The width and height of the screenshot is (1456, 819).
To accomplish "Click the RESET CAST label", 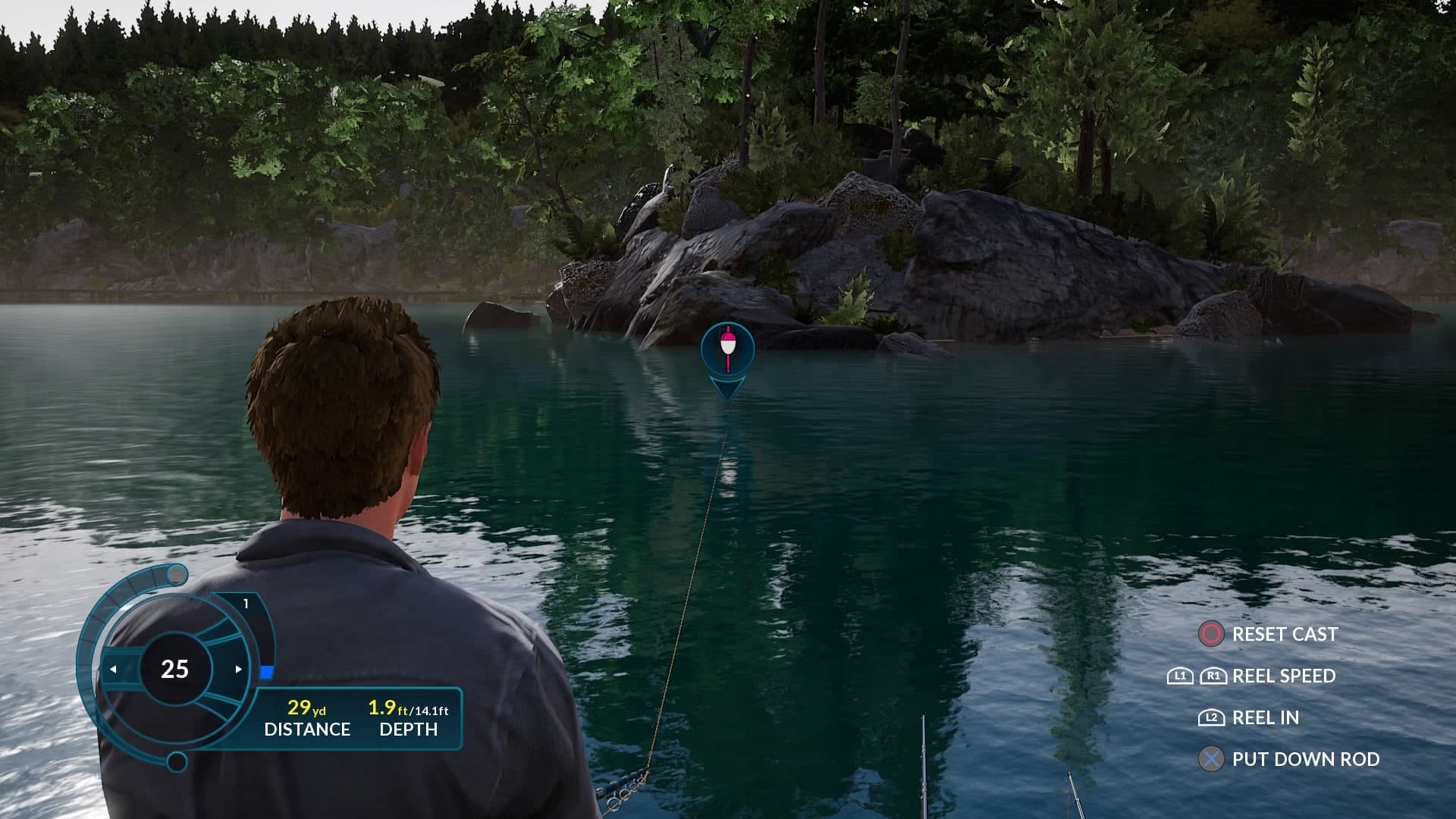I will tap(1285, 634).
